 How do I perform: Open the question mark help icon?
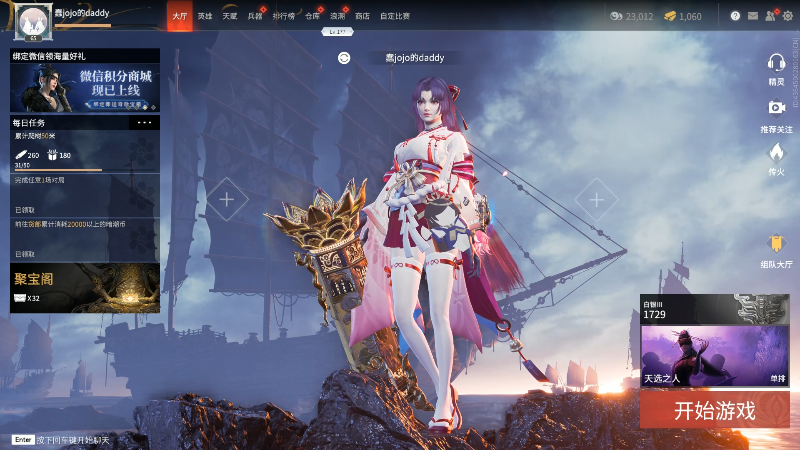[735, 16]
